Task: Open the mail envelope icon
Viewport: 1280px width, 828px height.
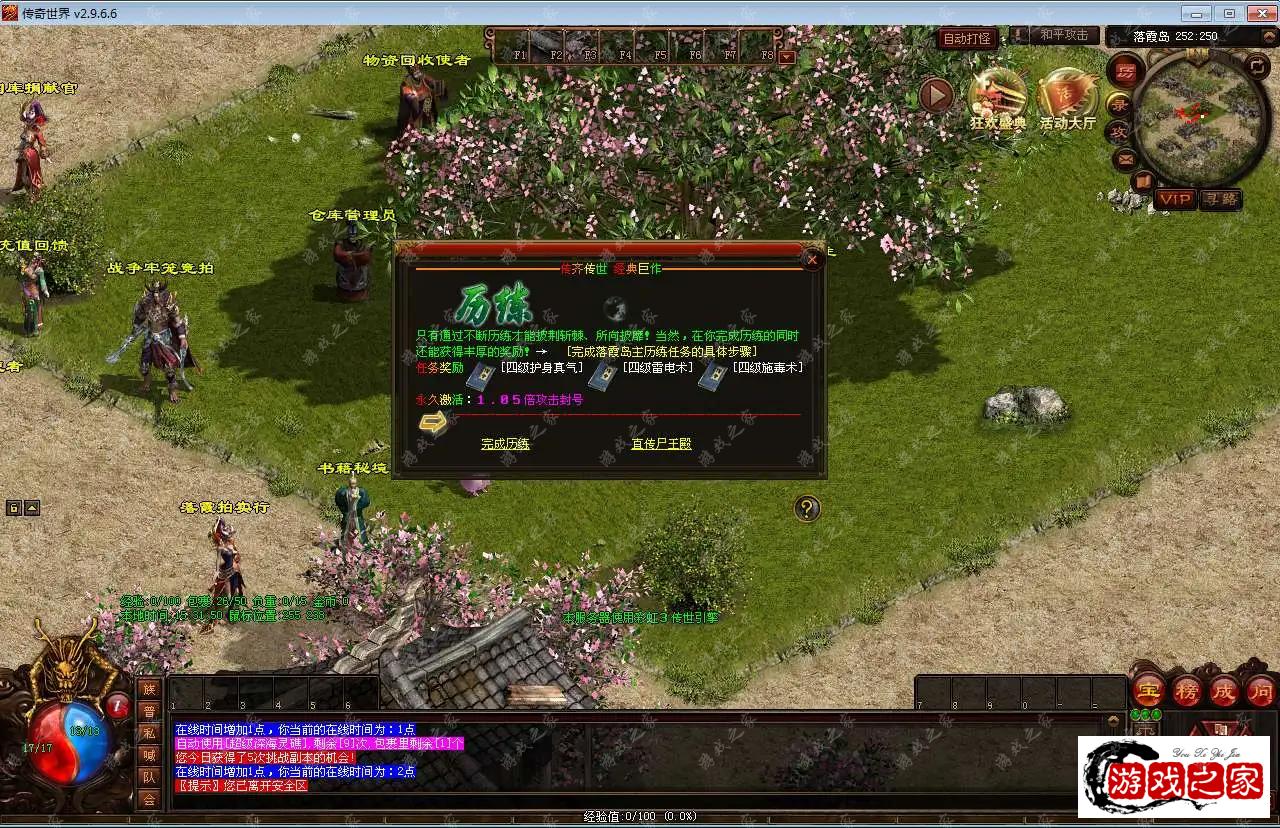Action: pyautogui.click(x=1125, y=158)
